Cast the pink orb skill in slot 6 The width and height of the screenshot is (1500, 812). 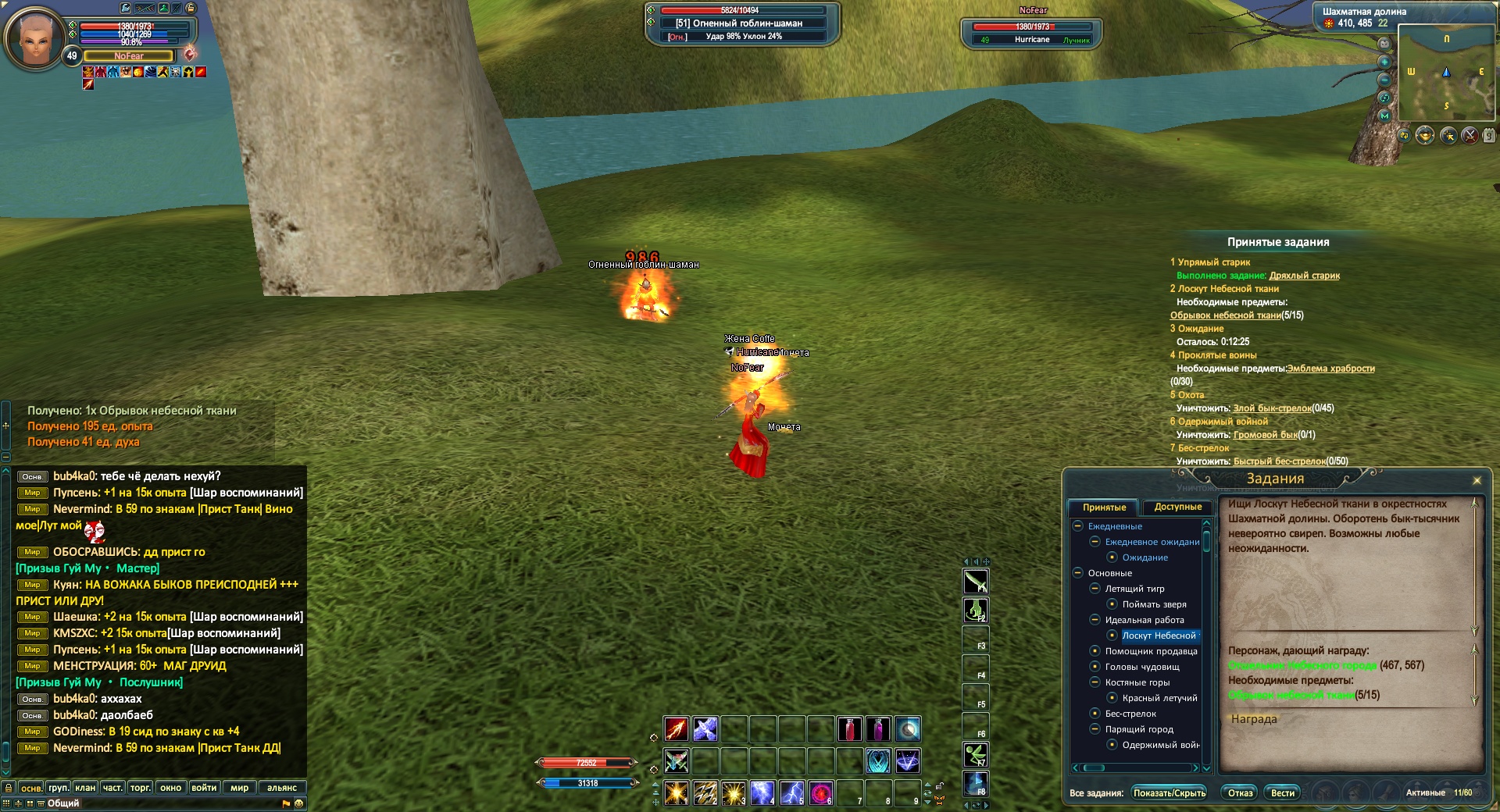[820, 793]
